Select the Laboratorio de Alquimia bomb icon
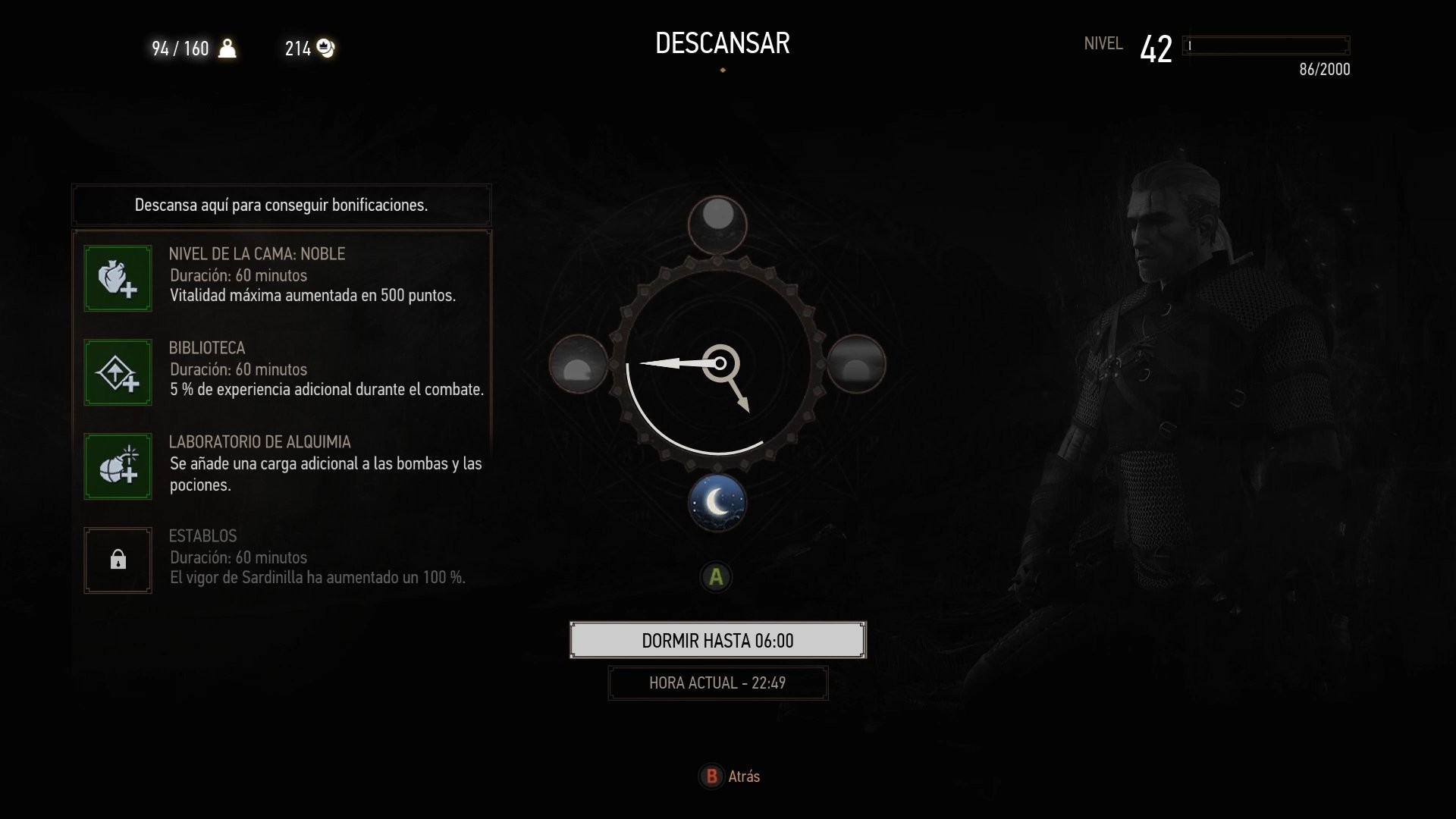 [118, 466]
